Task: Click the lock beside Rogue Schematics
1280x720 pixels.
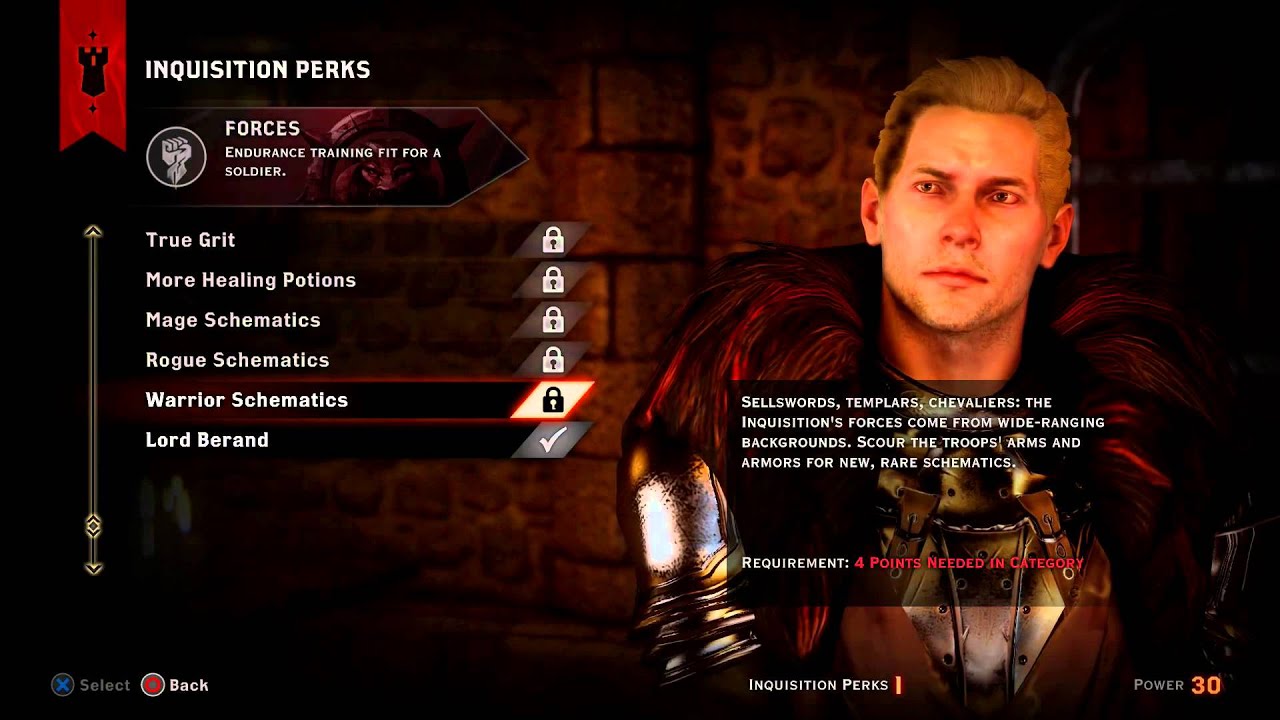Action: click(x=555, y=360)
